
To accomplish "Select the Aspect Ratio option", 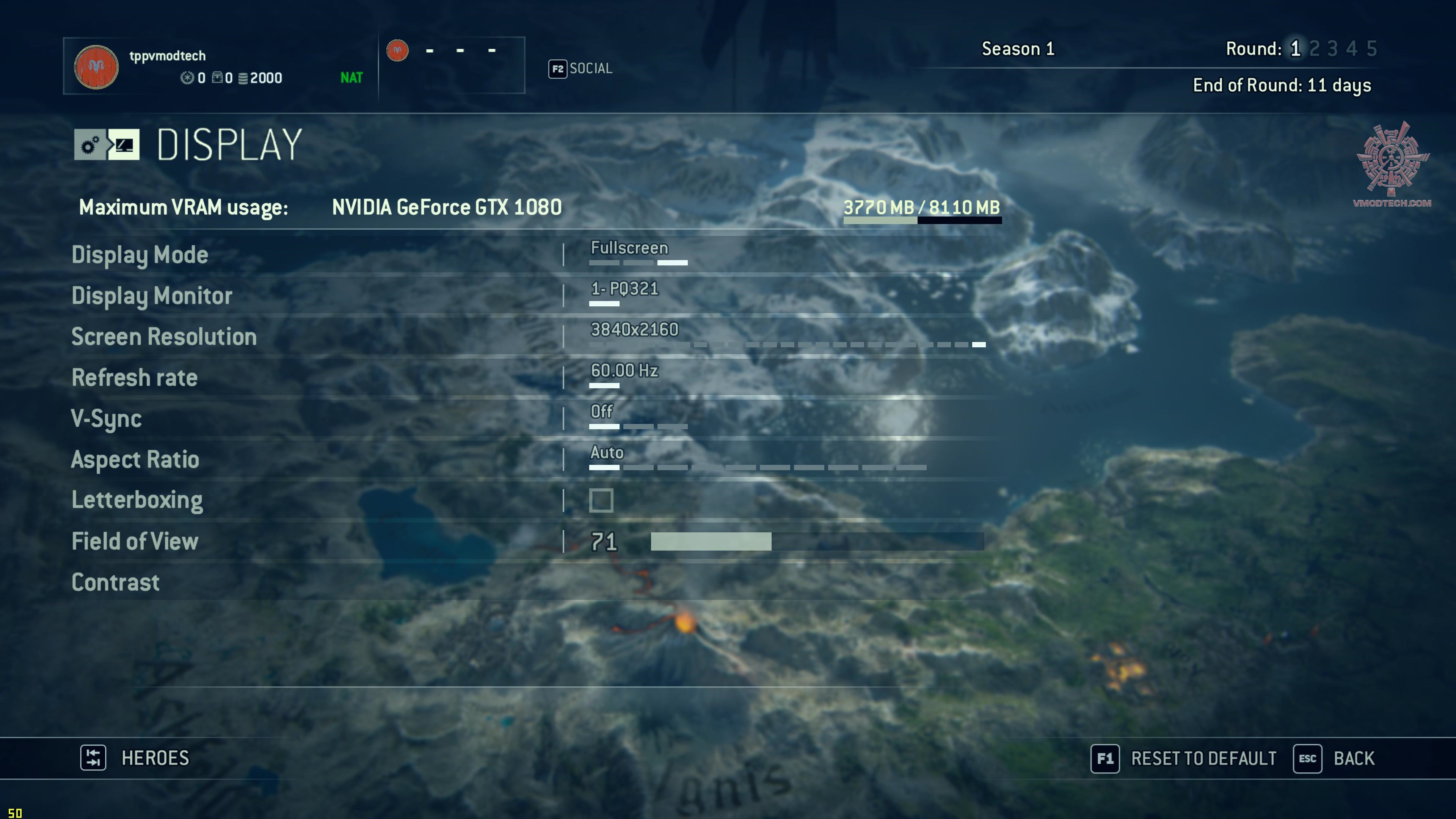I will click(x=135, y=460).
